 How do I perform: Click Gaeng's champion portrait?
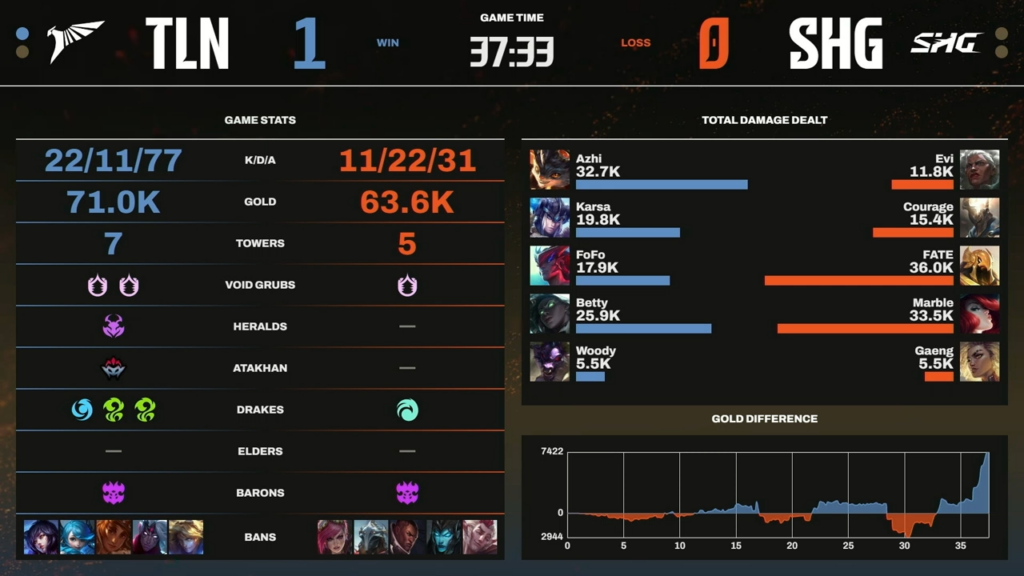[979, 362]
